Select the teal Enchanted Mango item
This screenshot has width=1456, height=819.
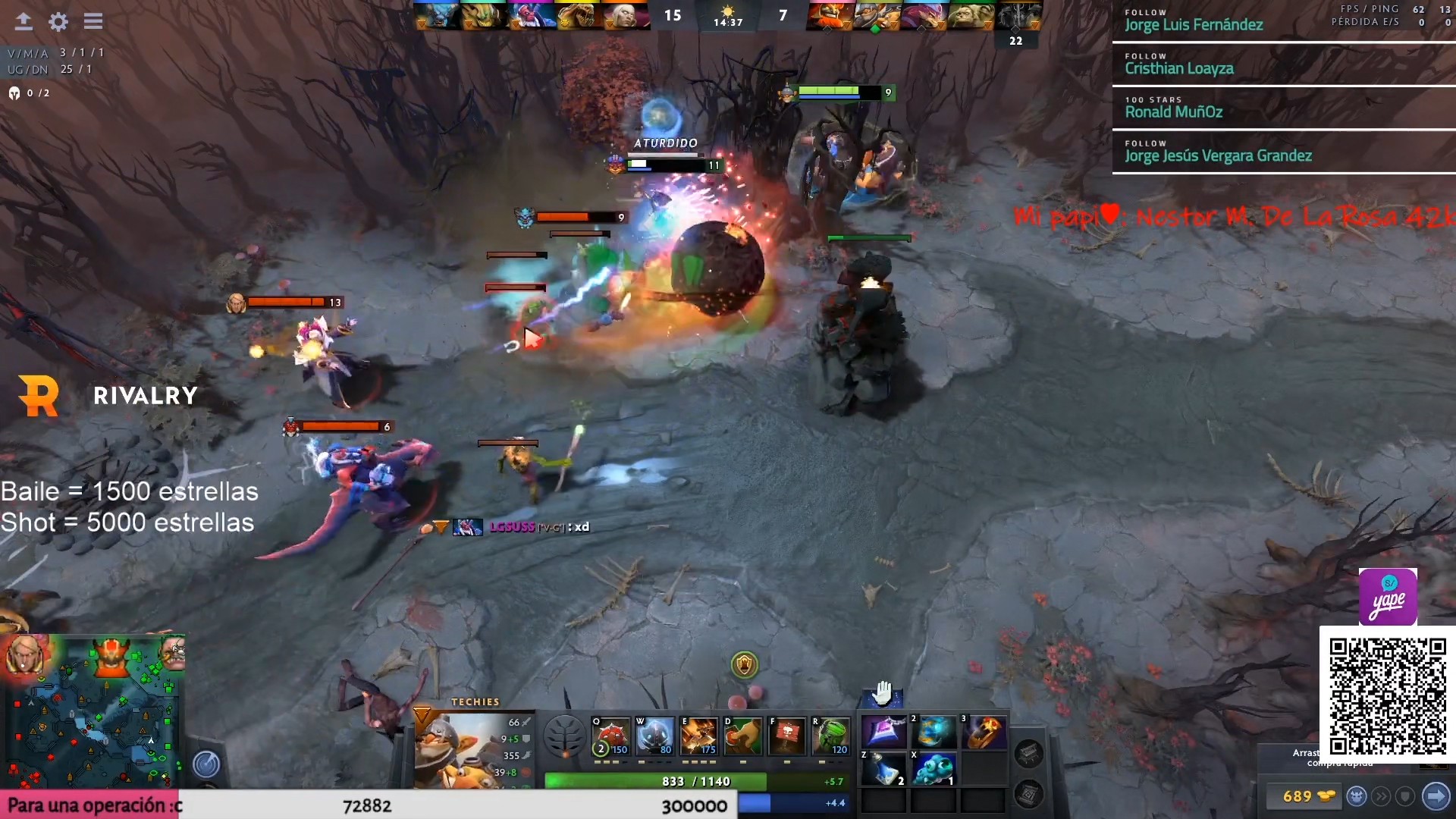click(934, 770)
